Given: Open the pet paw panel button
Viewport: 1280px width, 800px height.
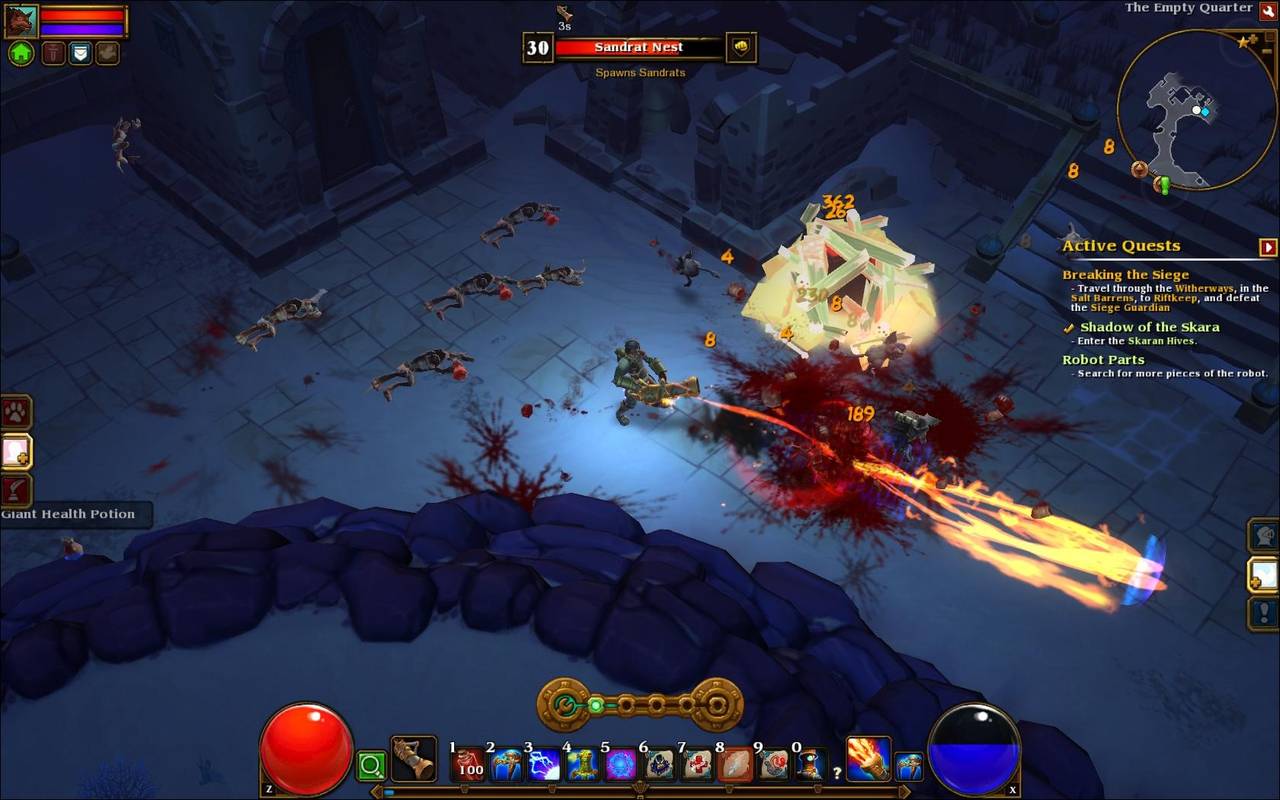Looking at the screenshot, I should (16, 412).
